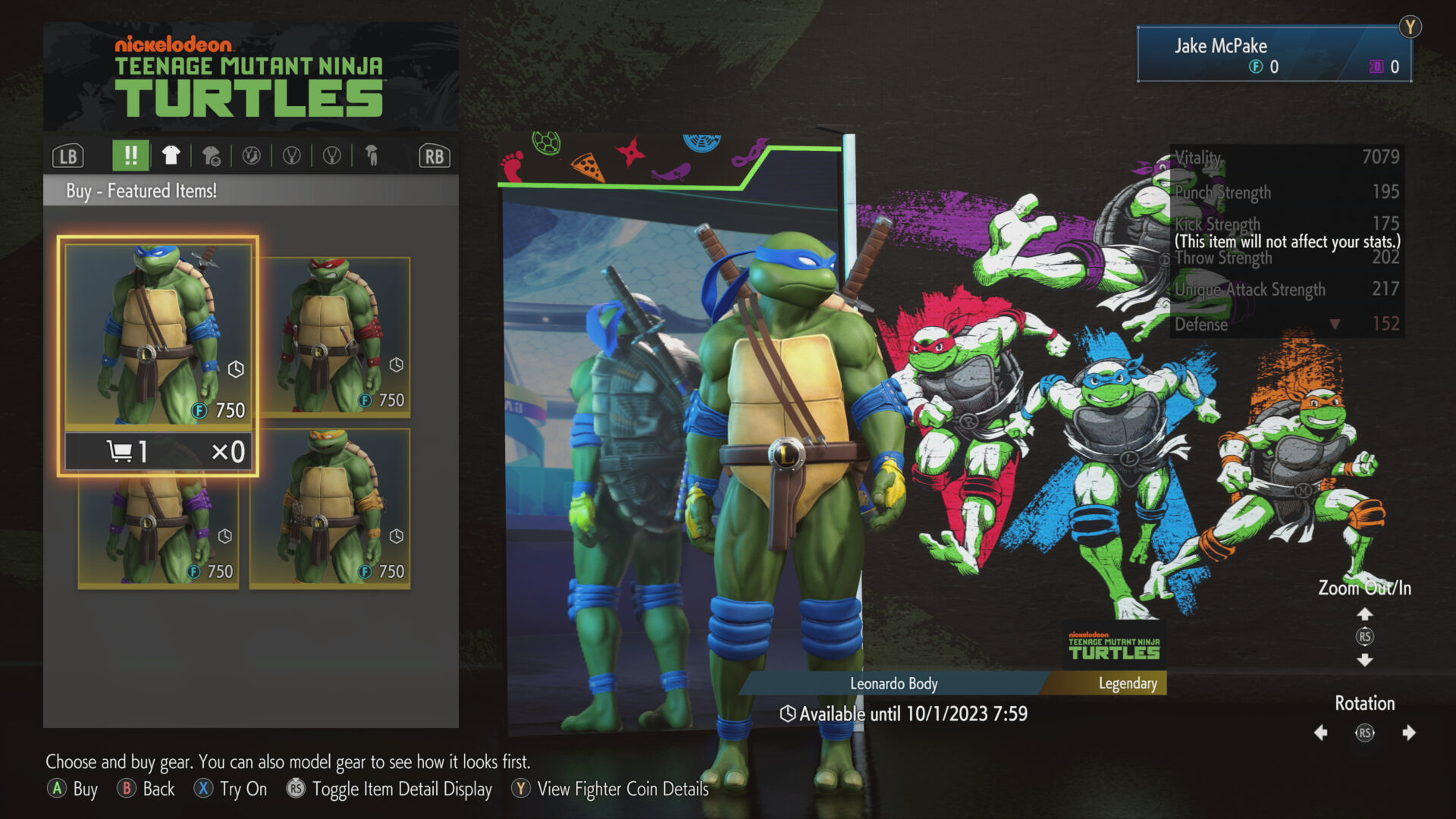Select the first necklace gear category icon
This screenshot has width=1456, height=819.
coord(290,155)
